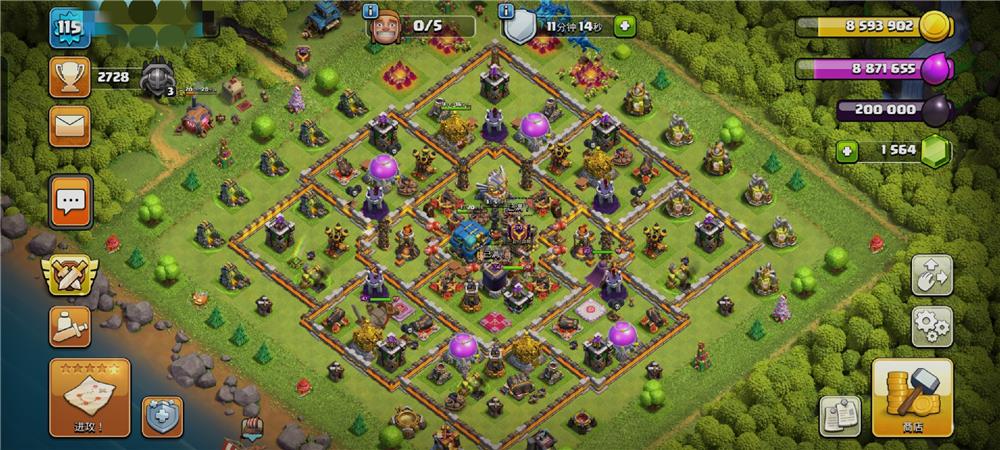Show builder info via the builder's 'i' icon
This screenshot has height=450, width=1000.
(372, 12)
